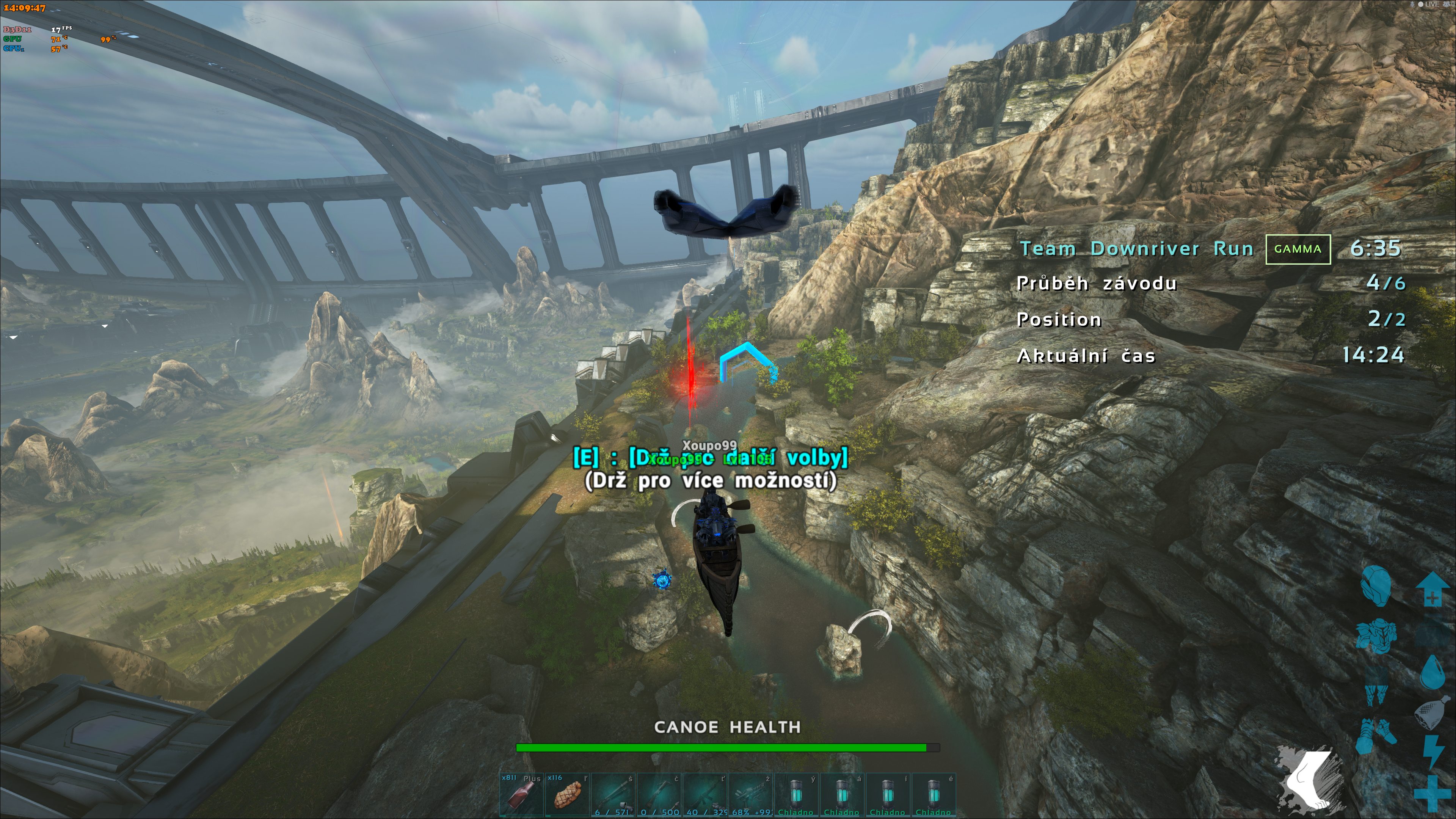Click the Team Downriver Run race tracker title

(x=1136, y=249)
